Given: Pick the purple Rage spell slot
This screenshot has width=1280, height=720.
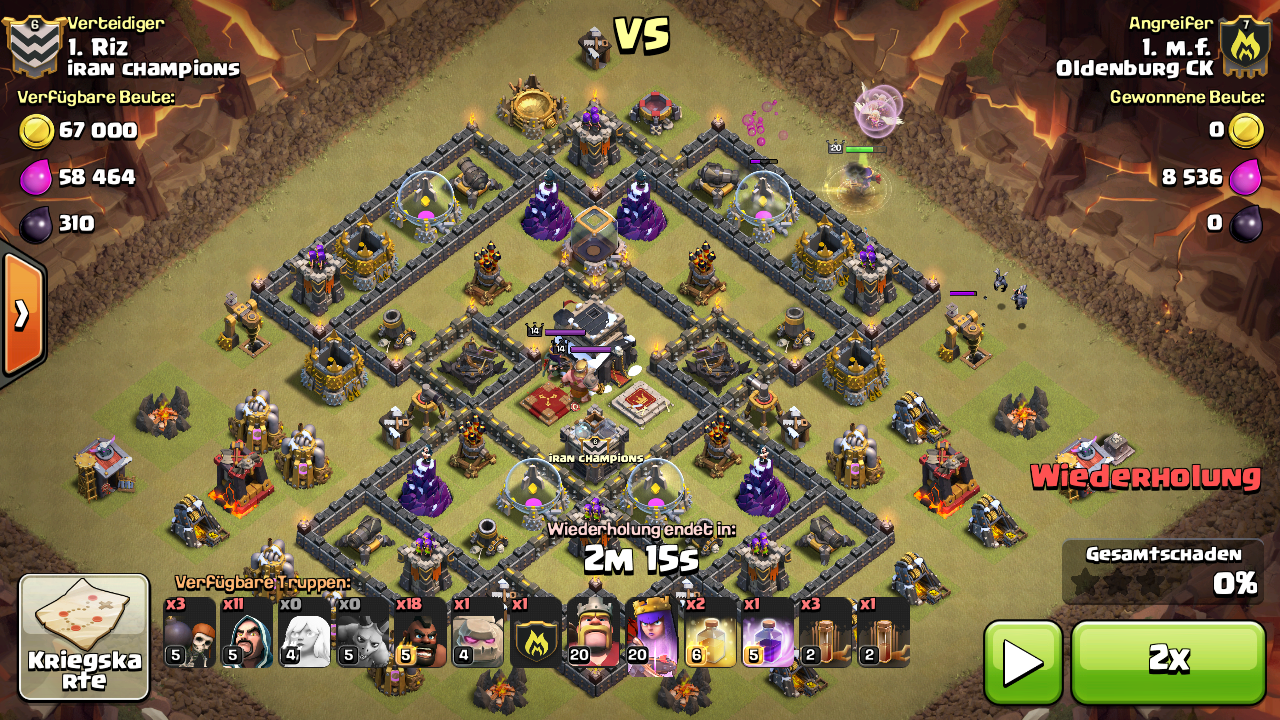Looking at the screenshot, I should 768,633.
